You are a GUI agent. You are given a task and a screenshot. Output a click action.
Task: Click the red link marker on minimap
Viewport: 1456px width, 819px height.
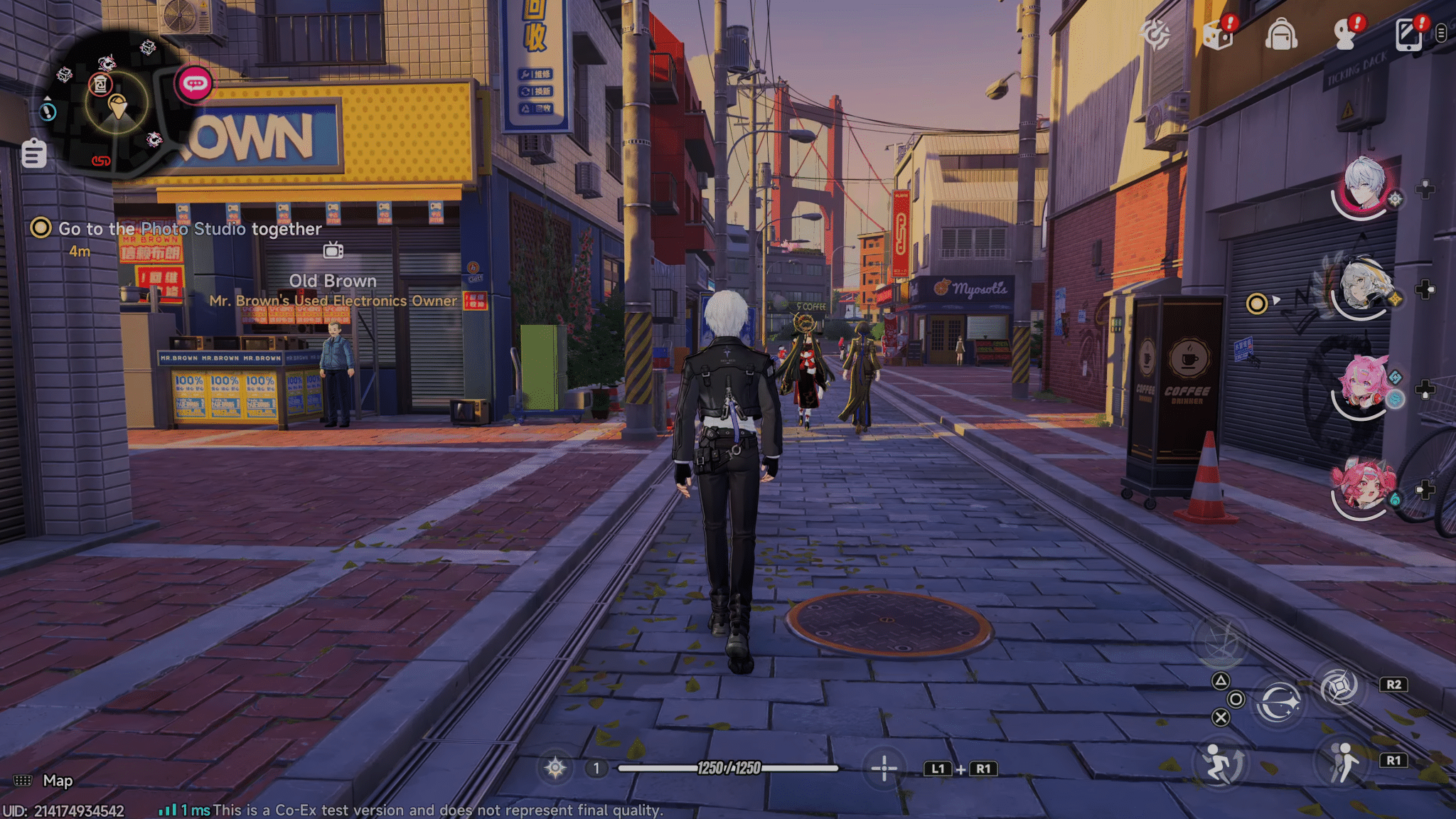click(101, 161)
